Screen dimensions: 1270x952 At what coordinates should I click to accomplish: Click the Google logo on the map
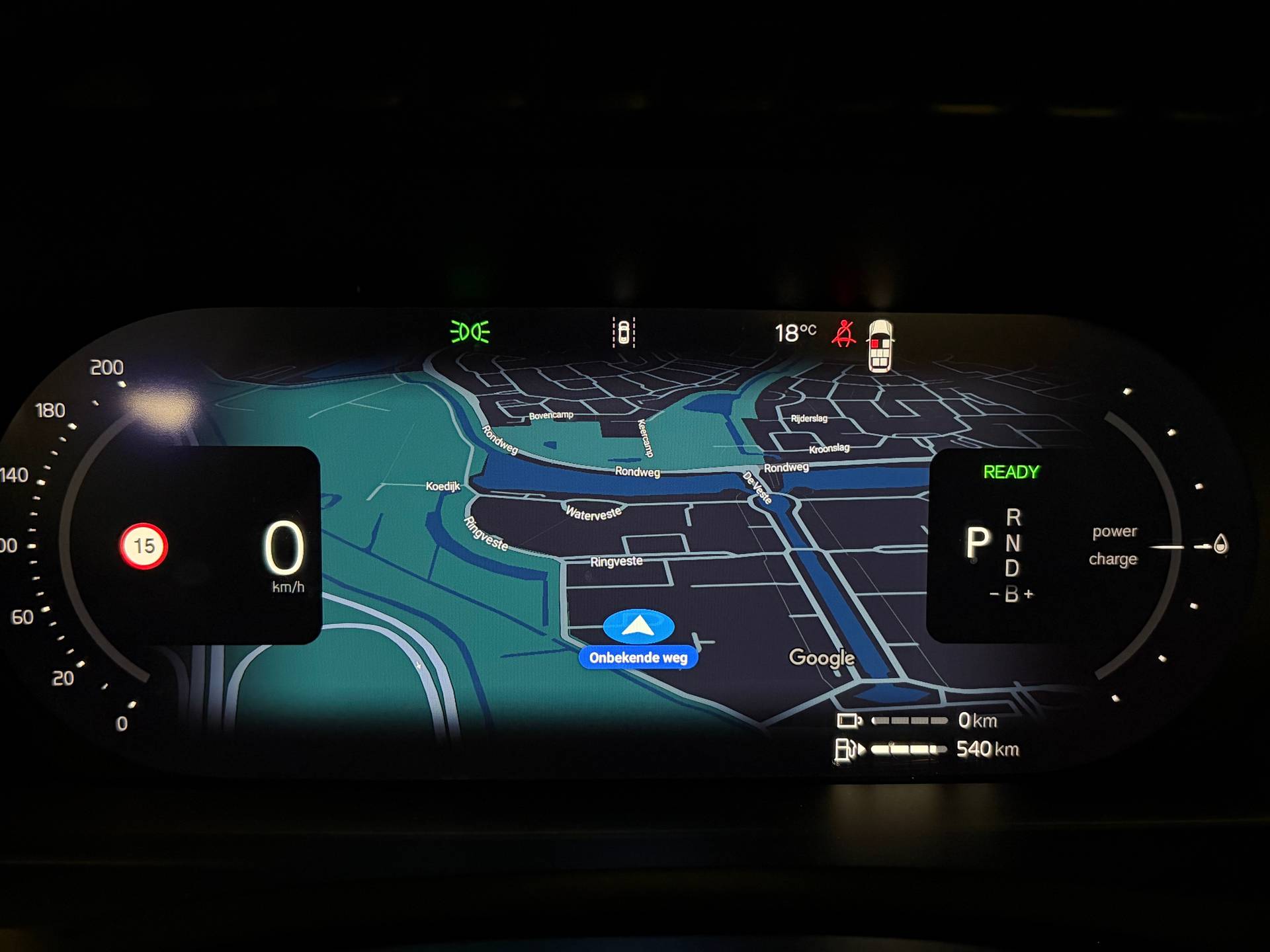point(822,658)
